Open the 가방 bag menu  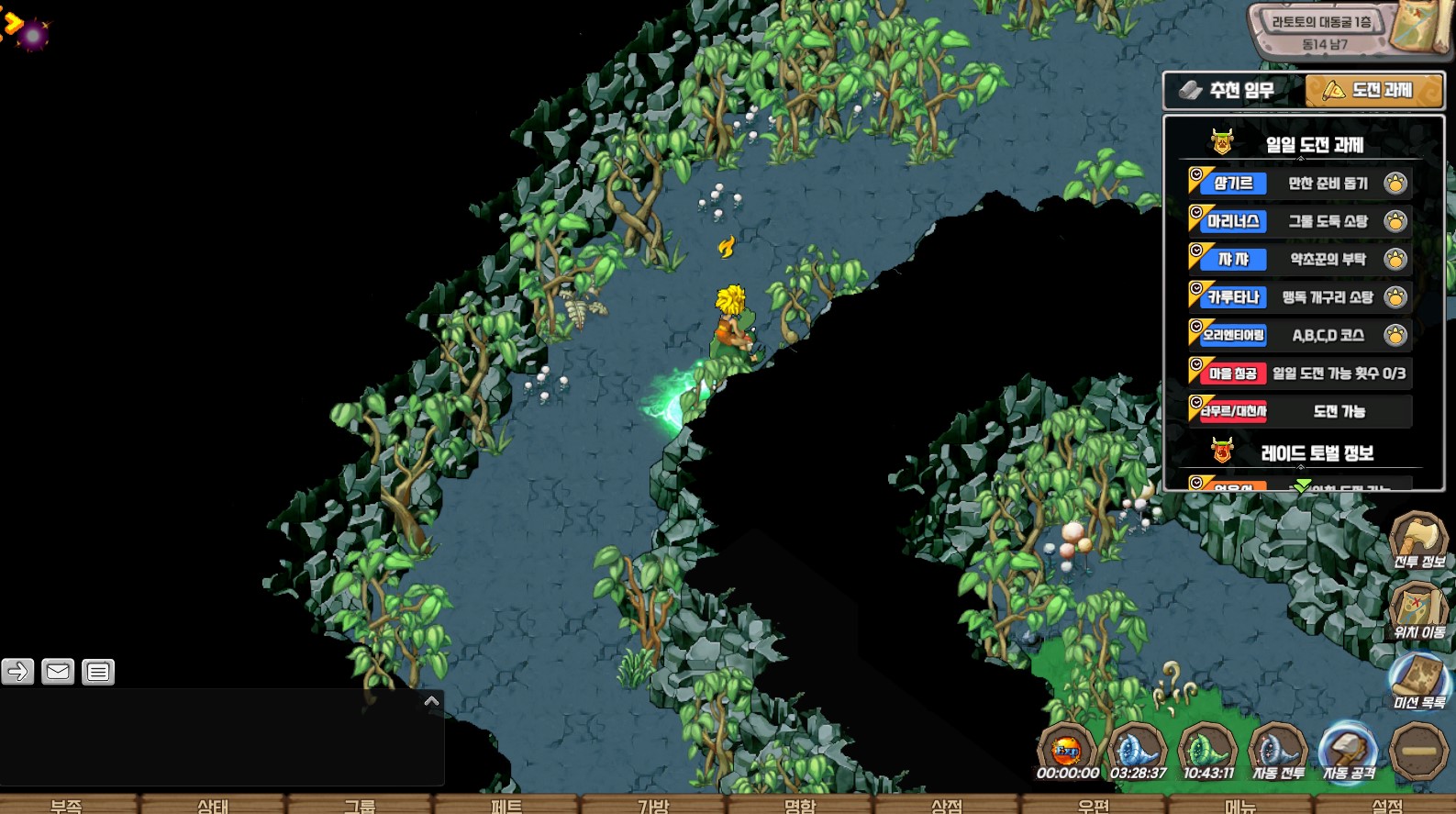[x=652, y=805]
